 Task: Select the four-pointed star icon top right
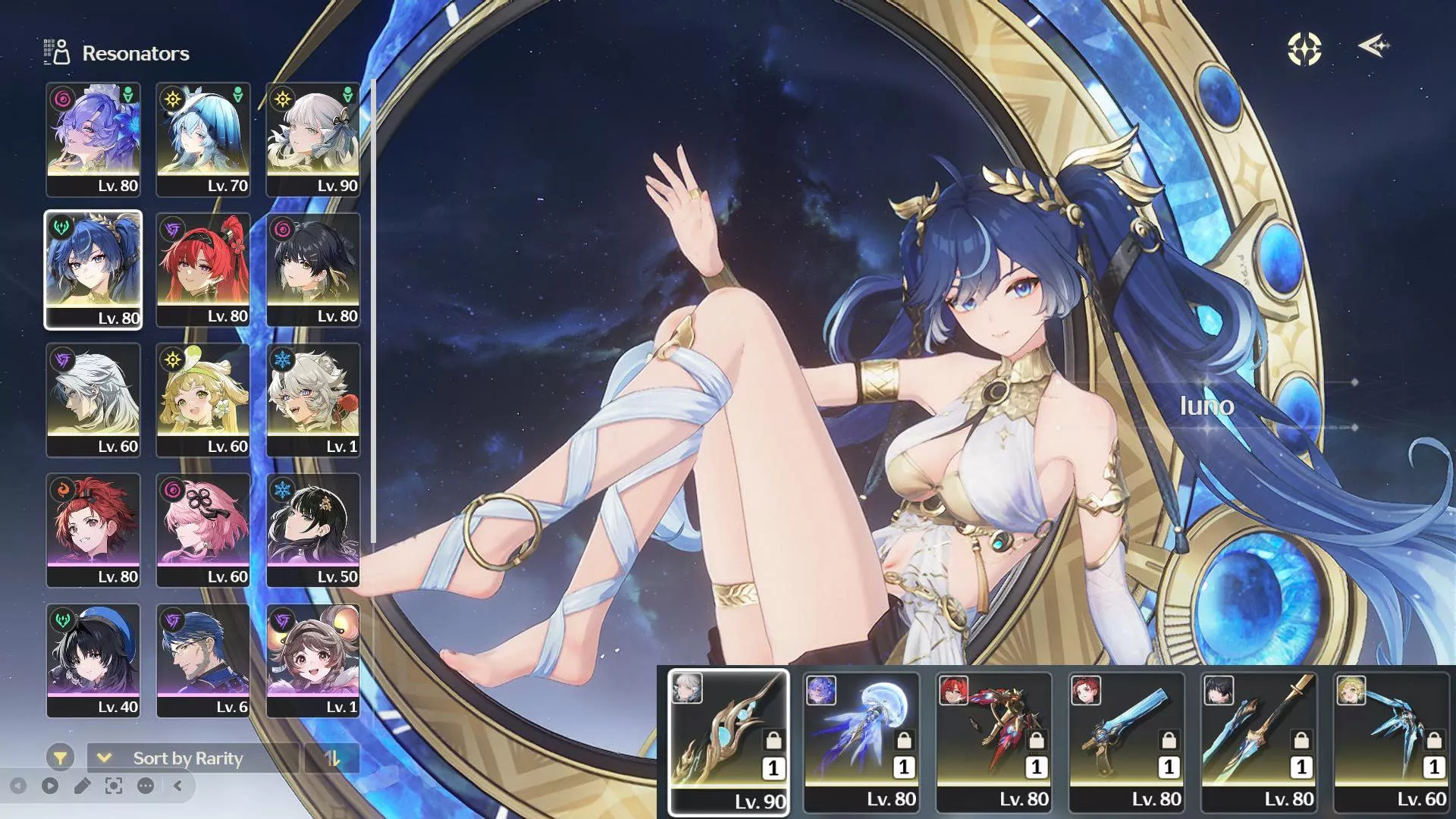(x=1302, y=49)
